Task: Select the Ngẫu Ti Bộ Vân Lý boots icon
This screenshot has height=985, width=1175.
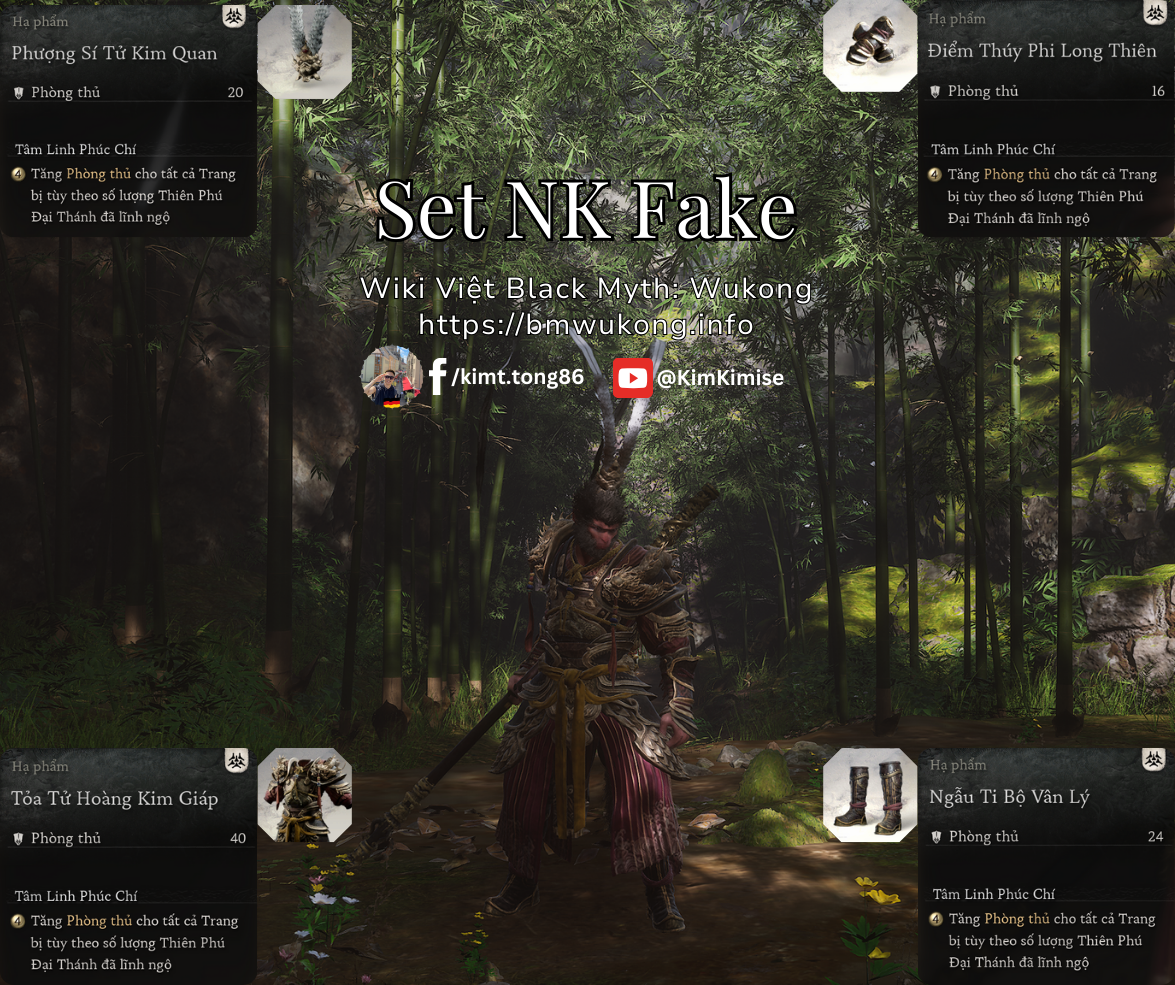Action: point(870,795)
